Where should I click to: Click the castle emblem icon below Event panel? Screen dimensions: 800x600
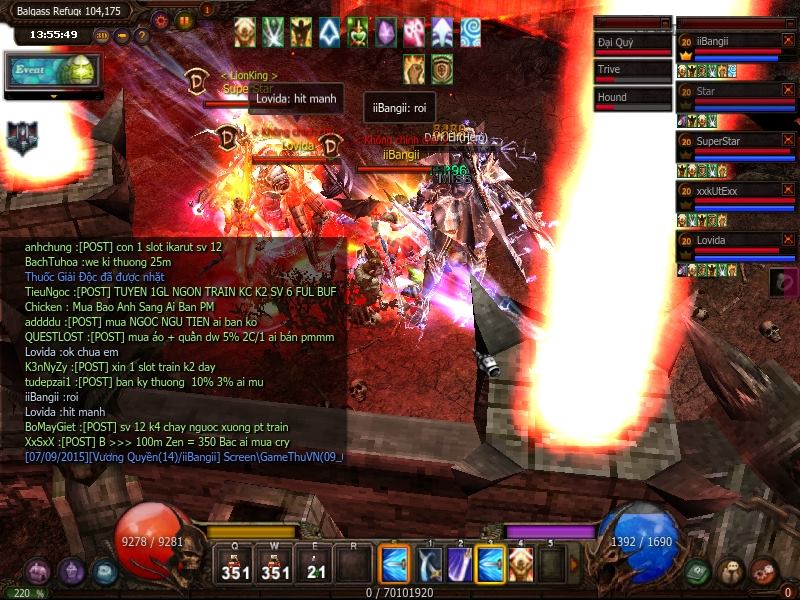pos(21,137)
